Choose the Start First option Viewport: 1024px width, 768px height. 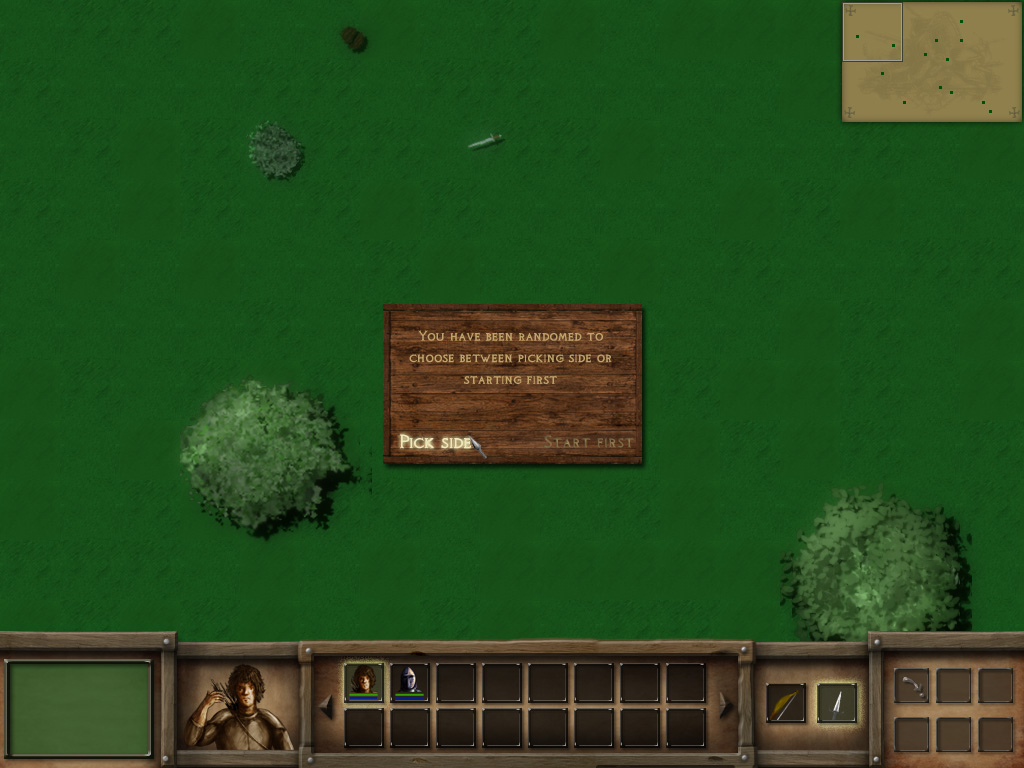pyautogui.click(x=588, y=442)
